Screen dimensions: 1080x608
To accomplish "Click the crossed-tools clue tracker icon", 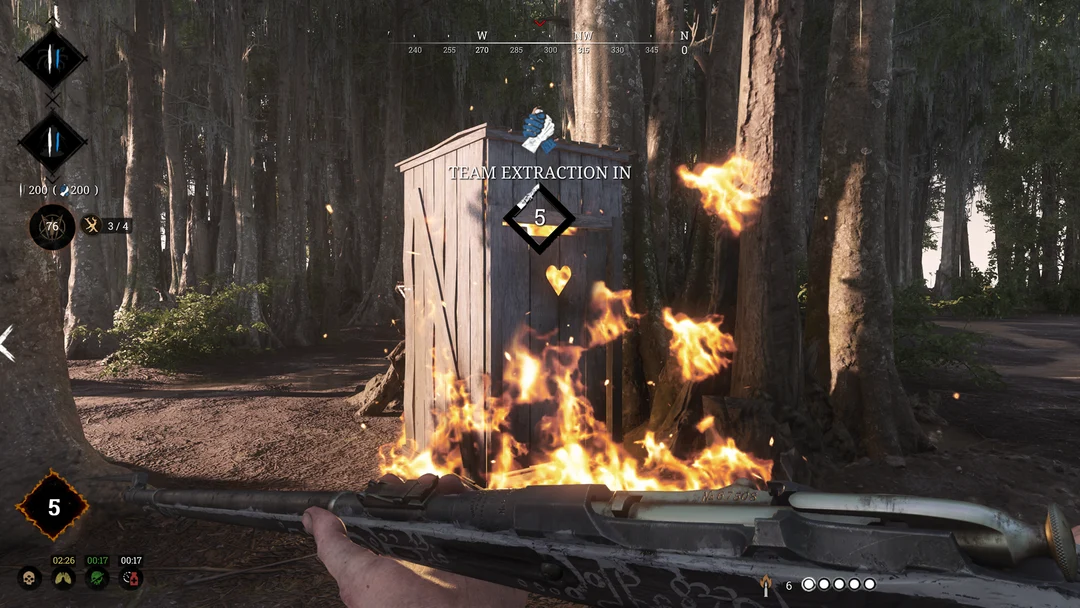I will tap(92, 226).
